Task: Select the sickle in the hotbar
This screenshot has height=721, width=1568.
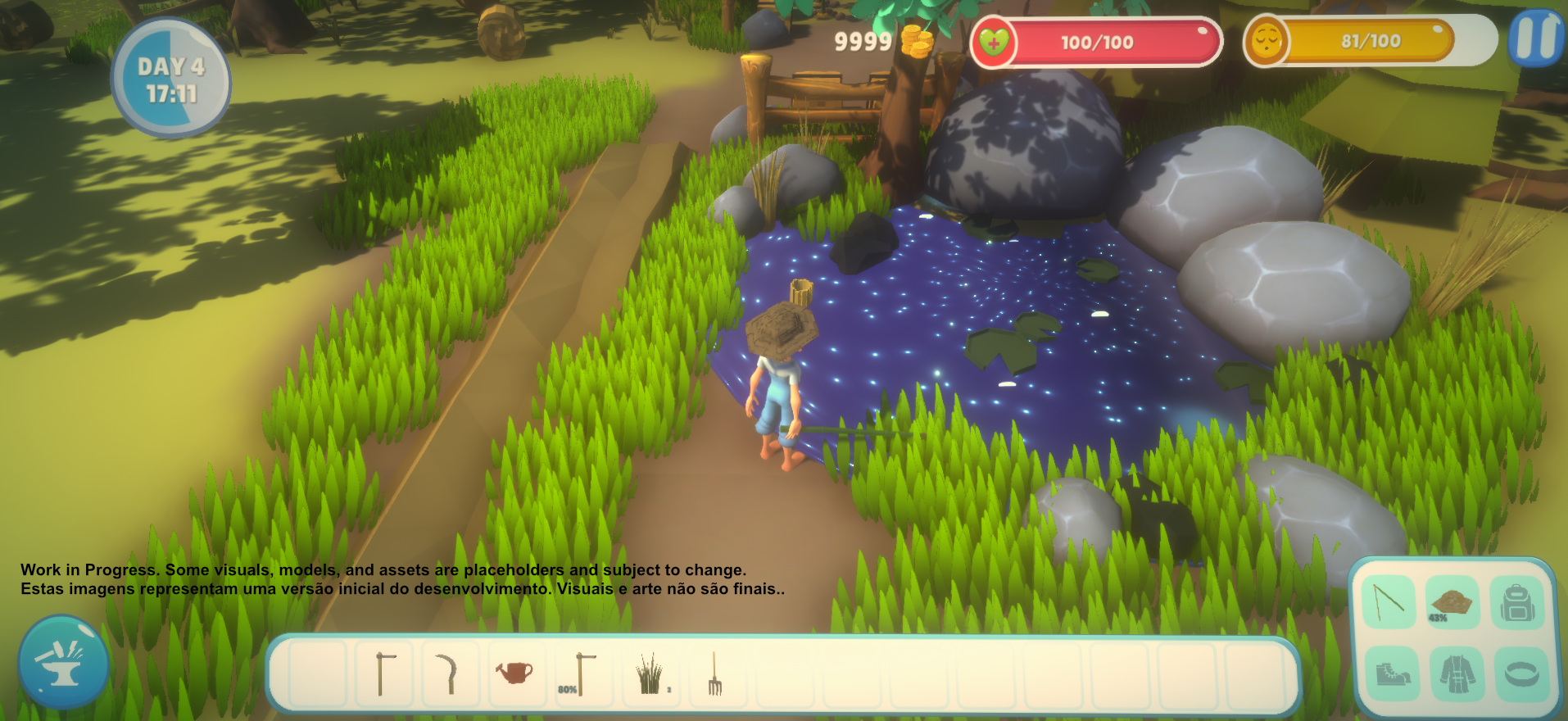Action: coord(449,673)
